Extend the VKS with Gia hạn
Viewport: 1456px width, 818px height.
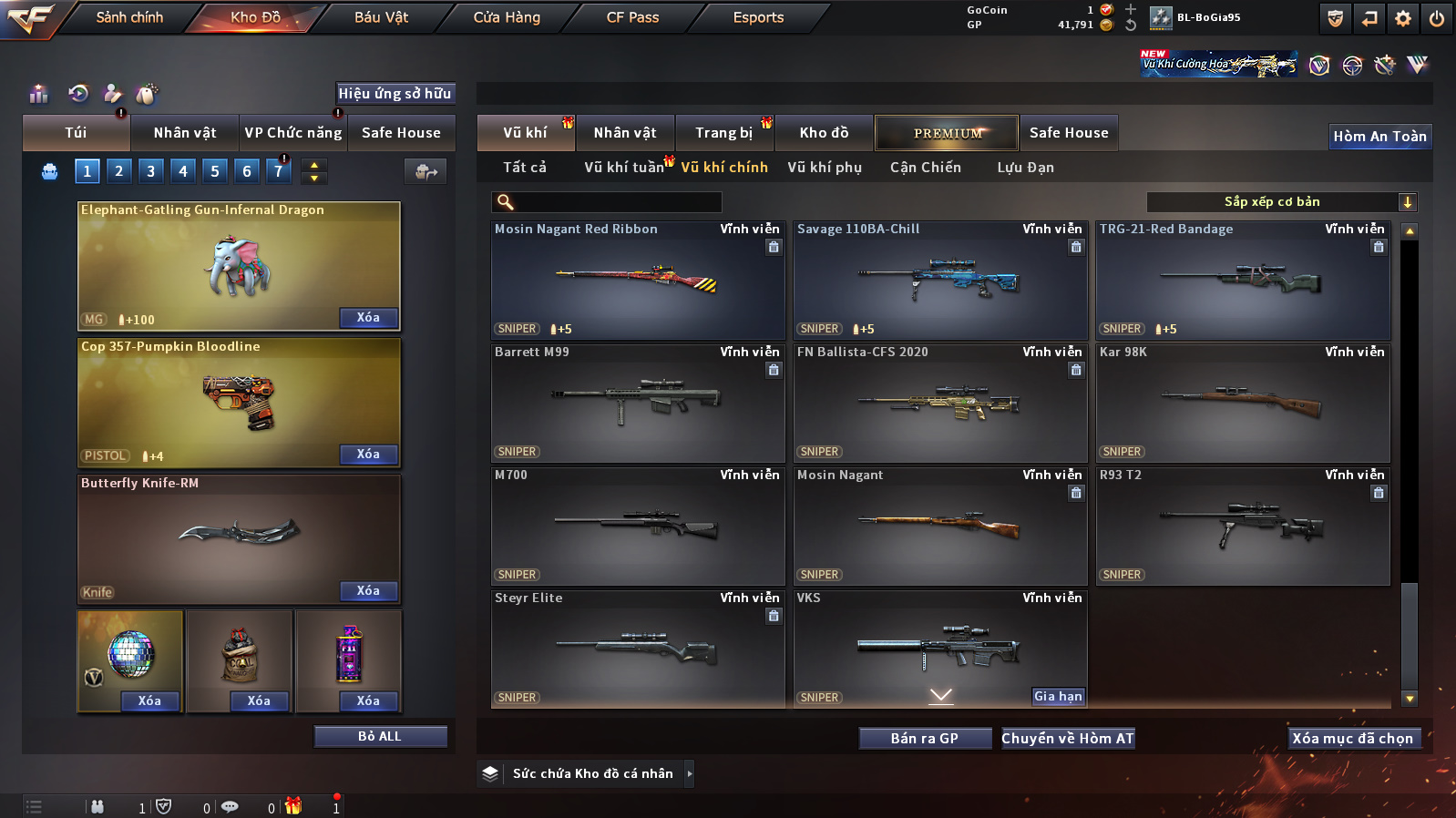[x=1058, y=697]
